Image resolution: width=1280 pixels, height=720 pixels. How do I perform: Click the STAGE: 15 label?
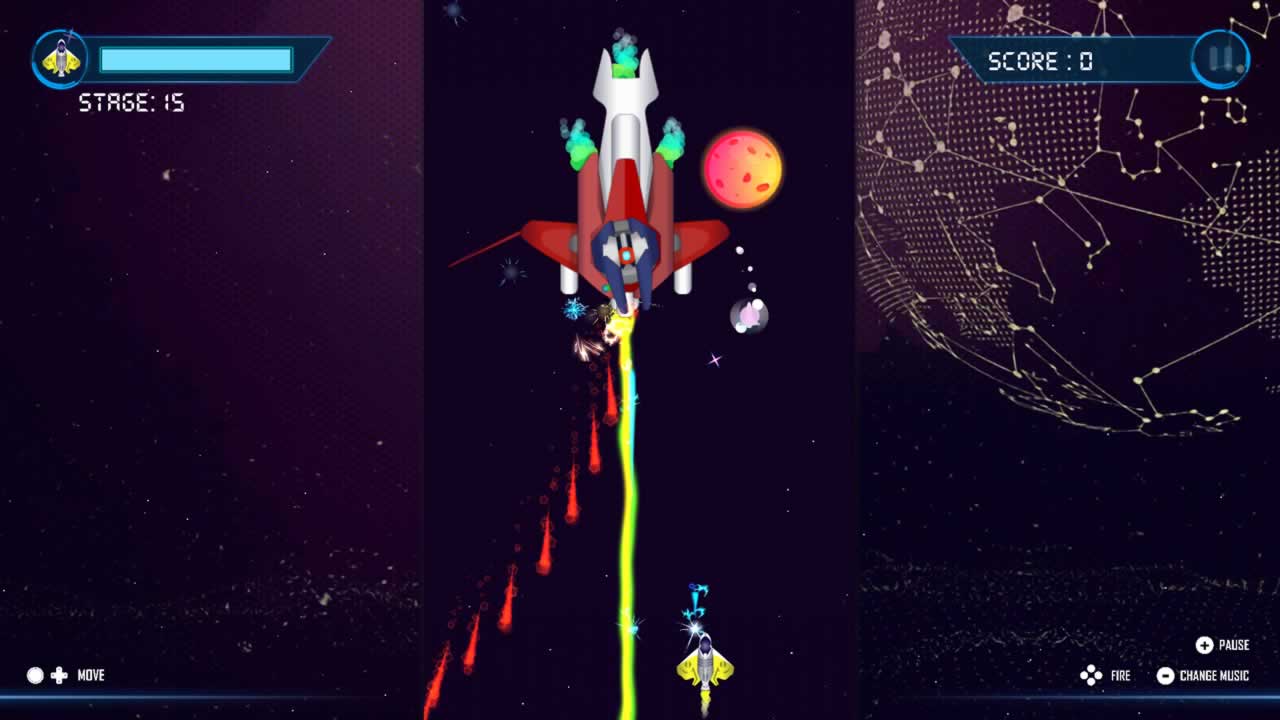coord(131,102)
